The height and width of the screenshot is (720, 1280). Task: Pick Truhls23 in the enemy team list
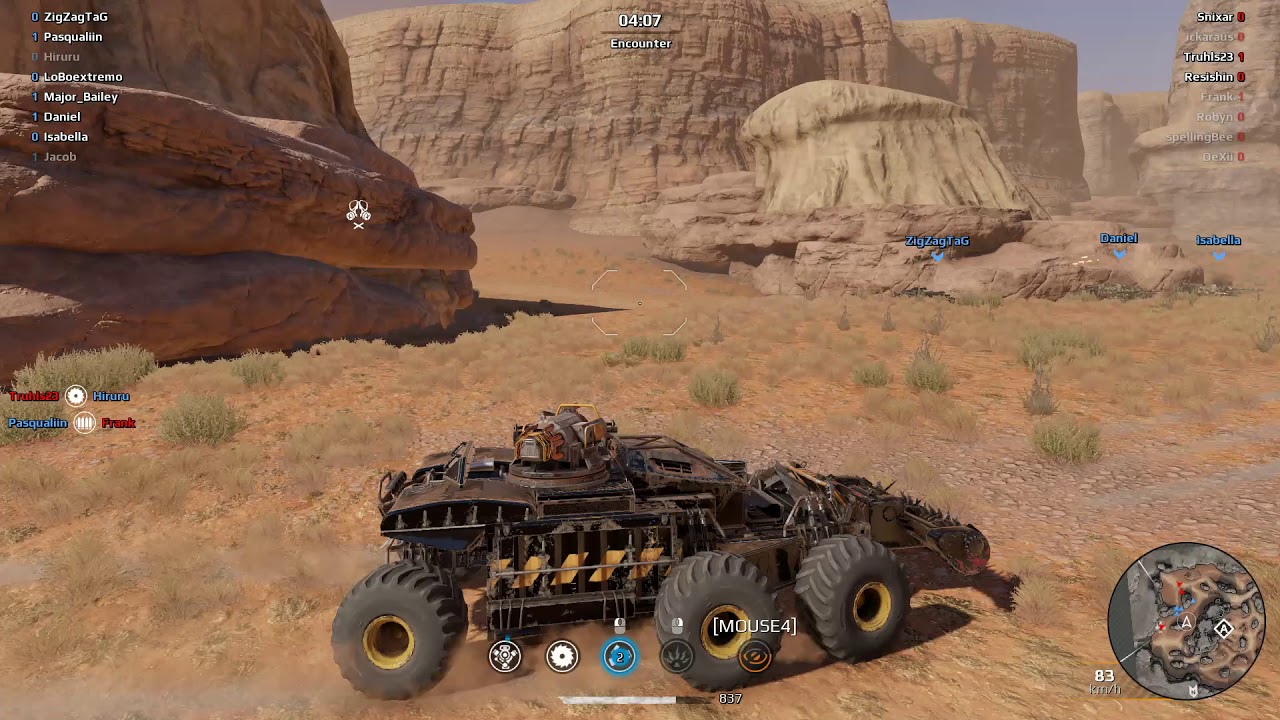(x=1208, y=57)
